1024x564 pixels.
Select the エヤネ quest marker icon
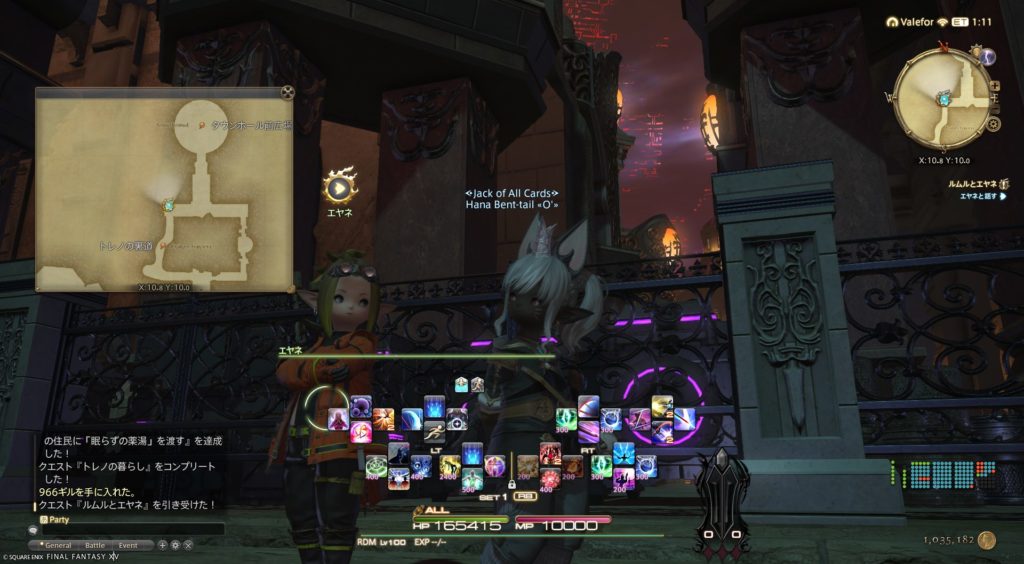(340, 186)
